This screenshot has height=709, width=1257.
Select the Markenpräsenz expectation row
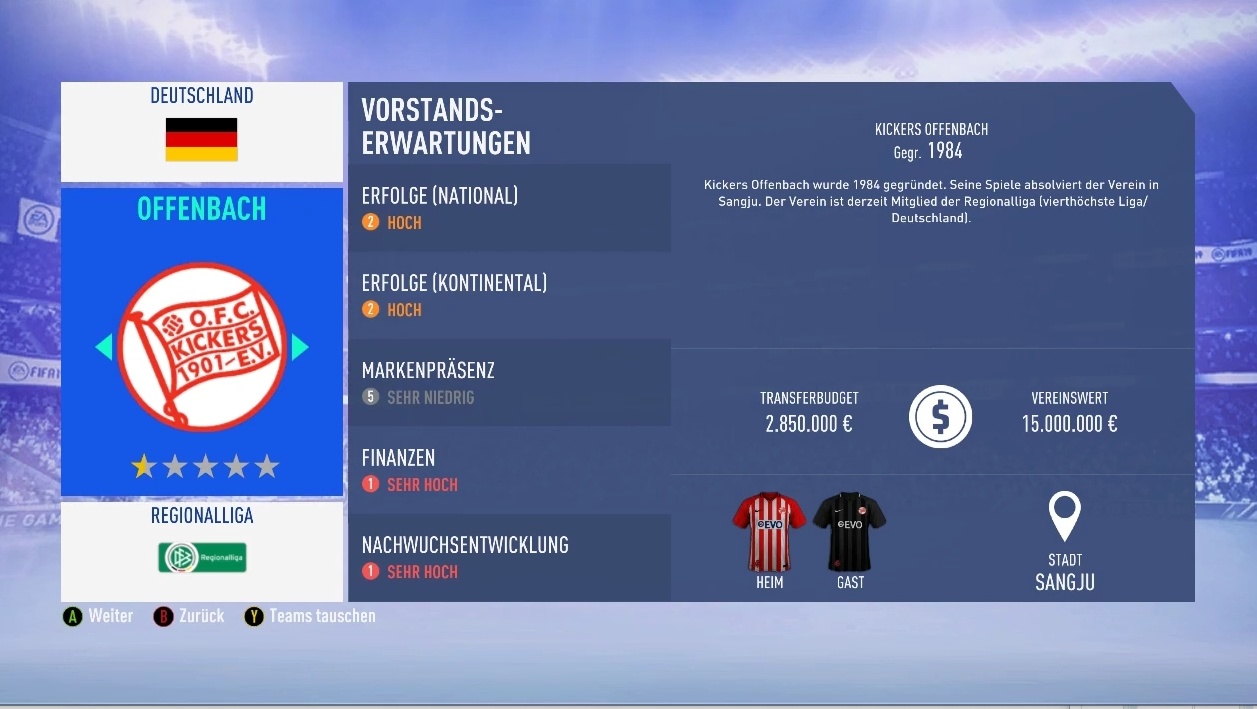pyautogui.click(x=509, y=382)
